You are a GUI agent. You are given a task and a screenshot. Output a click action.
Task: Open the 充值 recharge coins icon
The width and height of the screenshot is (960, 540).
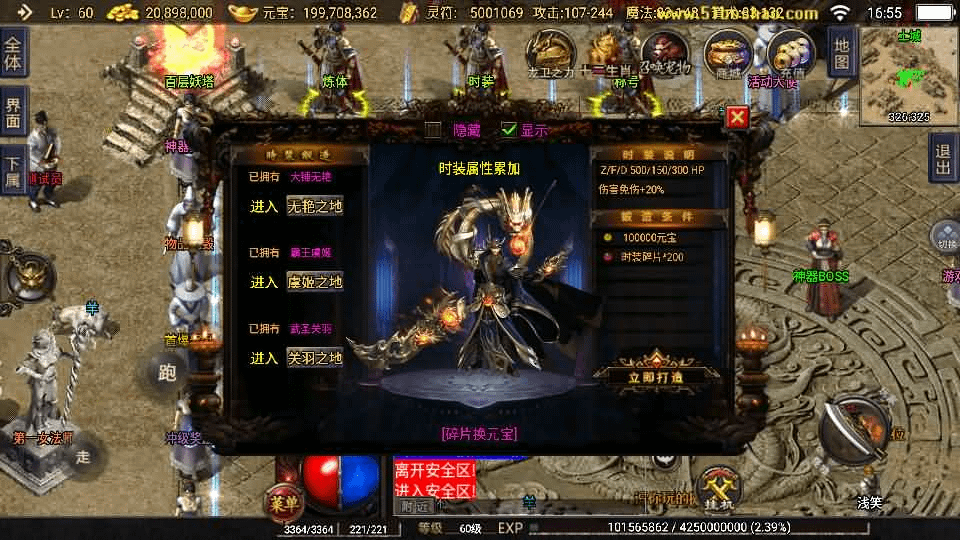pyautogui.click(x=789, y=52)
